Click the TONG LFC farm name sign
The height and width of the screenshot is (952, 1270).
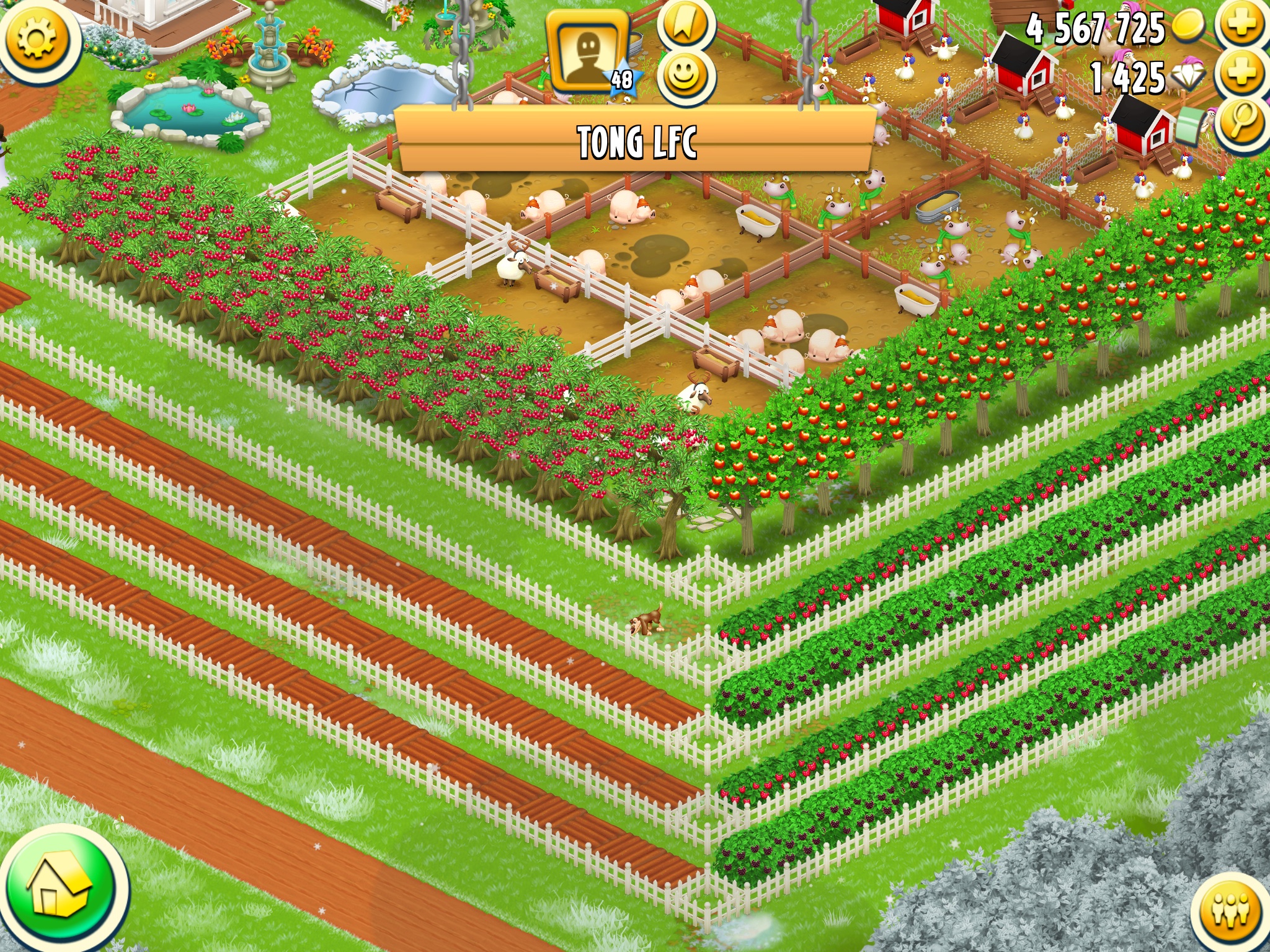636,141
